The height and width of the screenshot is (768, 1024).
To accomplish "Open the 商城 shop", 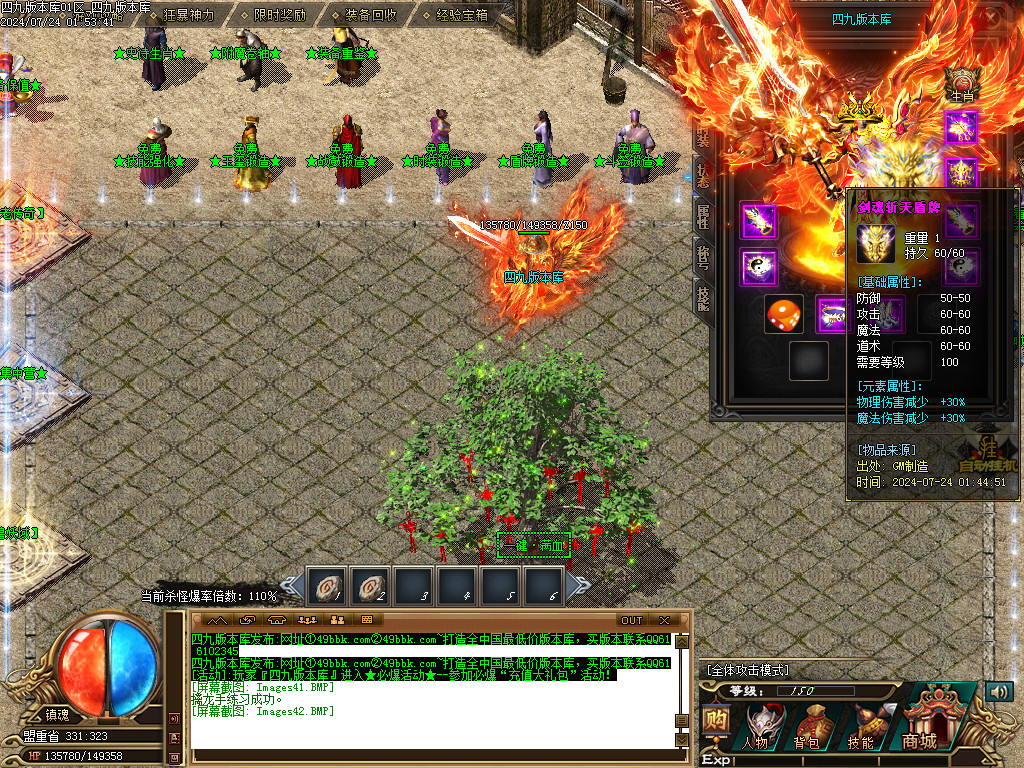I will point(921,718).
